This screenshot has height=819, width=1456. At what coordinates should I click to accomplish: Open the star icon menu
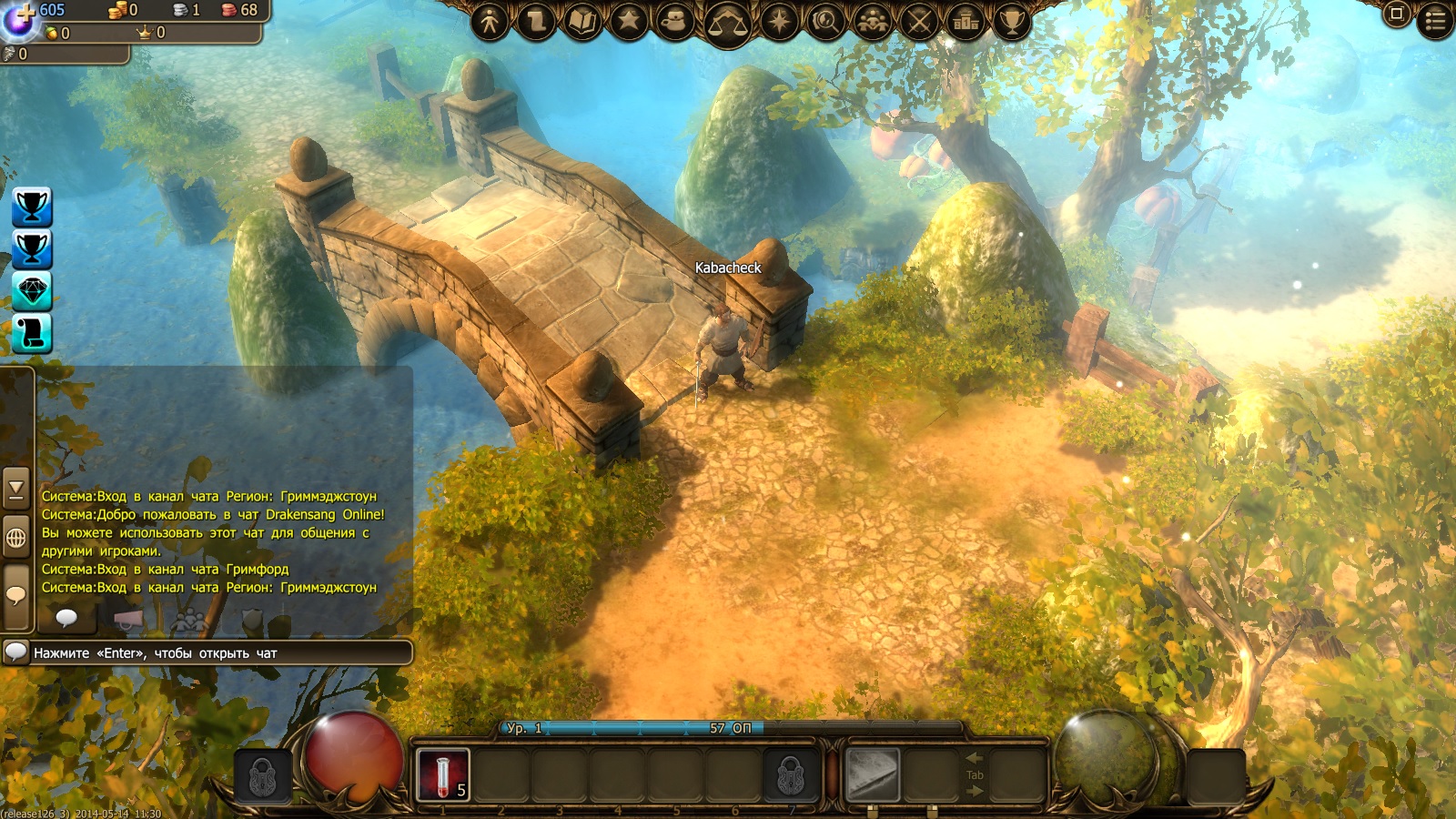pyautogui.click(x=629, y=20)
